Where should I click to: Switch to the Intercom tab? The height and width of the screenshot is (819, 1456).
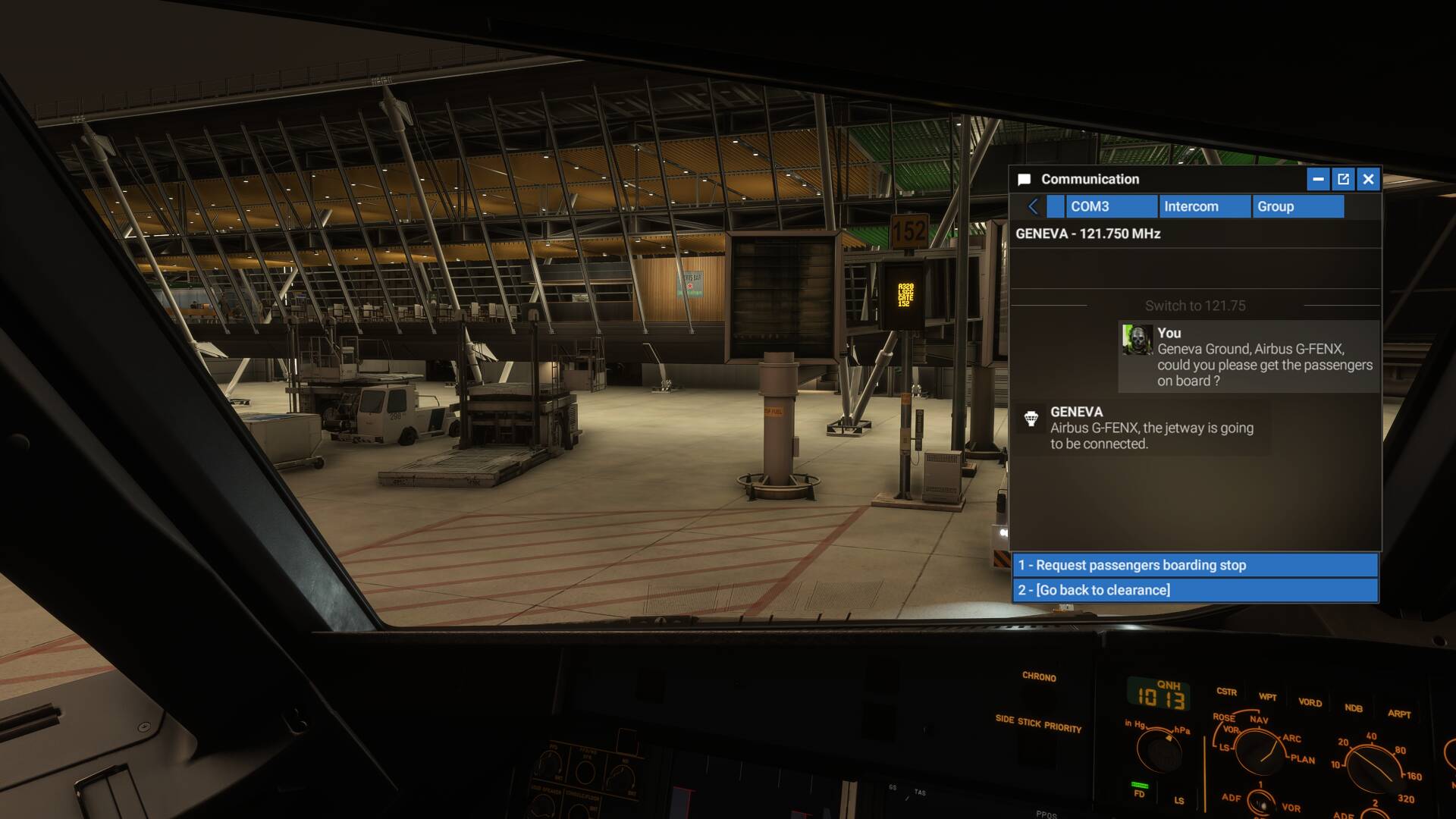[x=1204, y=206]
